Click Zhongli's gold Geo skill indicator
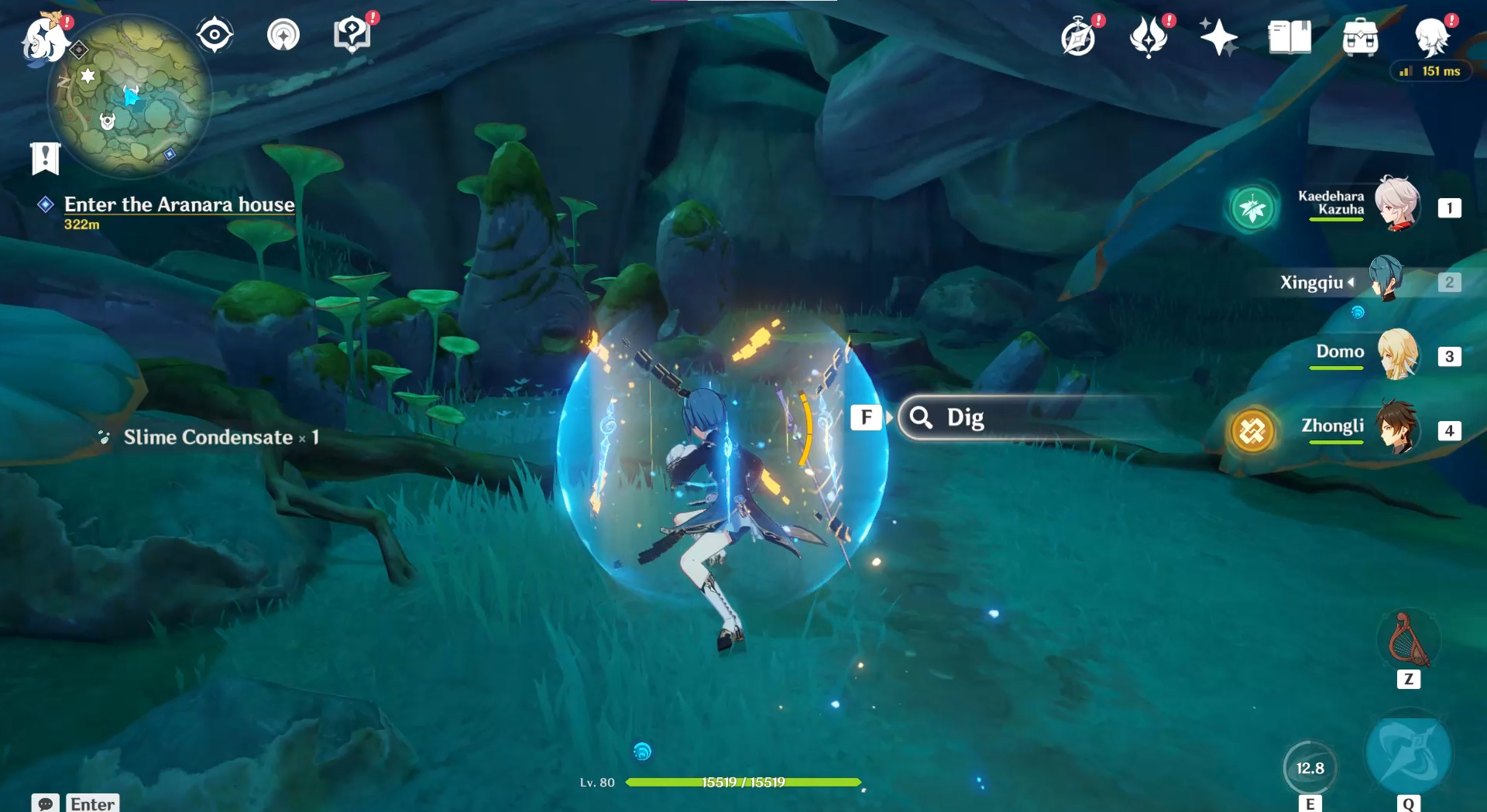Viewport: 1487px width, 812px height. point(1252,432)
